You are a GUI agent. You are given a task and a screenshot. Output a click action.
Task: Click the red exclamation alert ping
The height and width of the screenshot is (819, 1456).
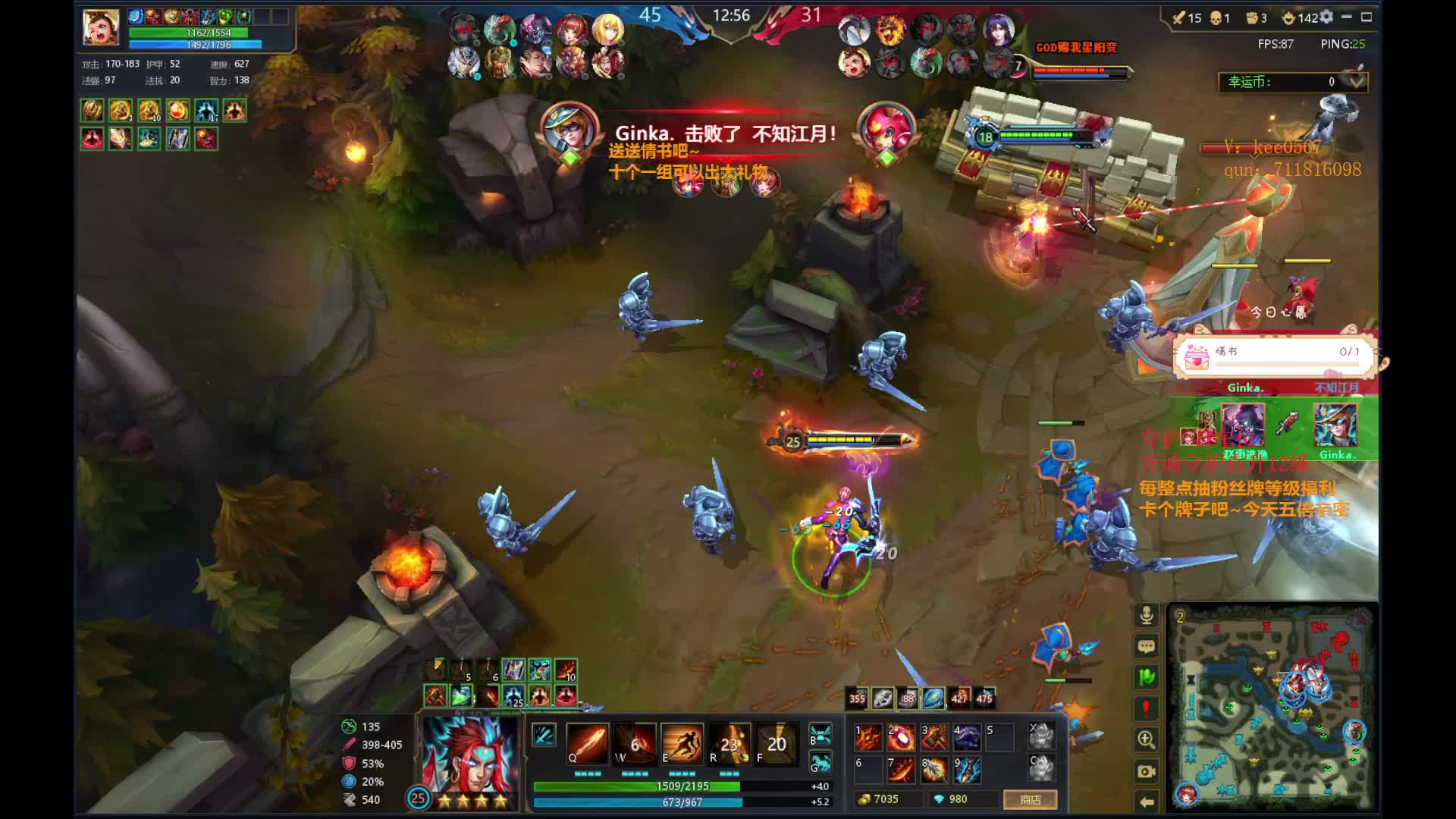(x=1146, y=708)
